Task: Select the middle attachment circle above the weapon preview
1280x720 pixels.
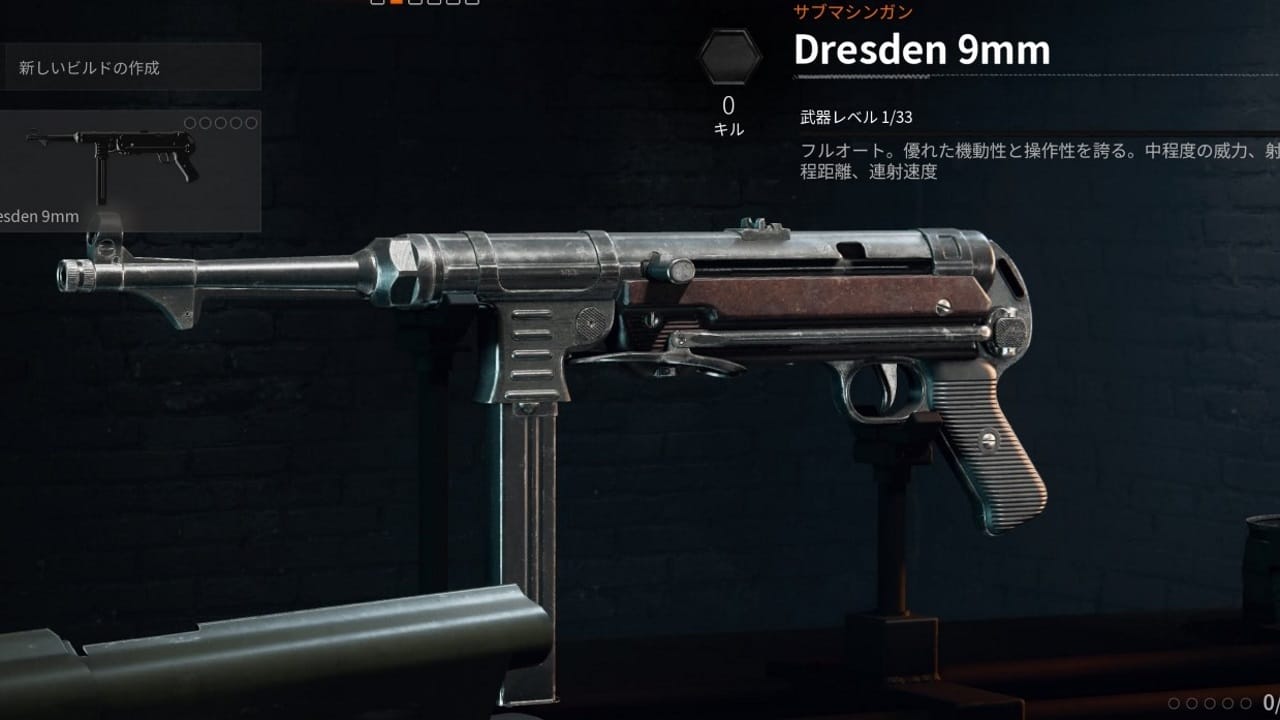Action: point(220,123)
